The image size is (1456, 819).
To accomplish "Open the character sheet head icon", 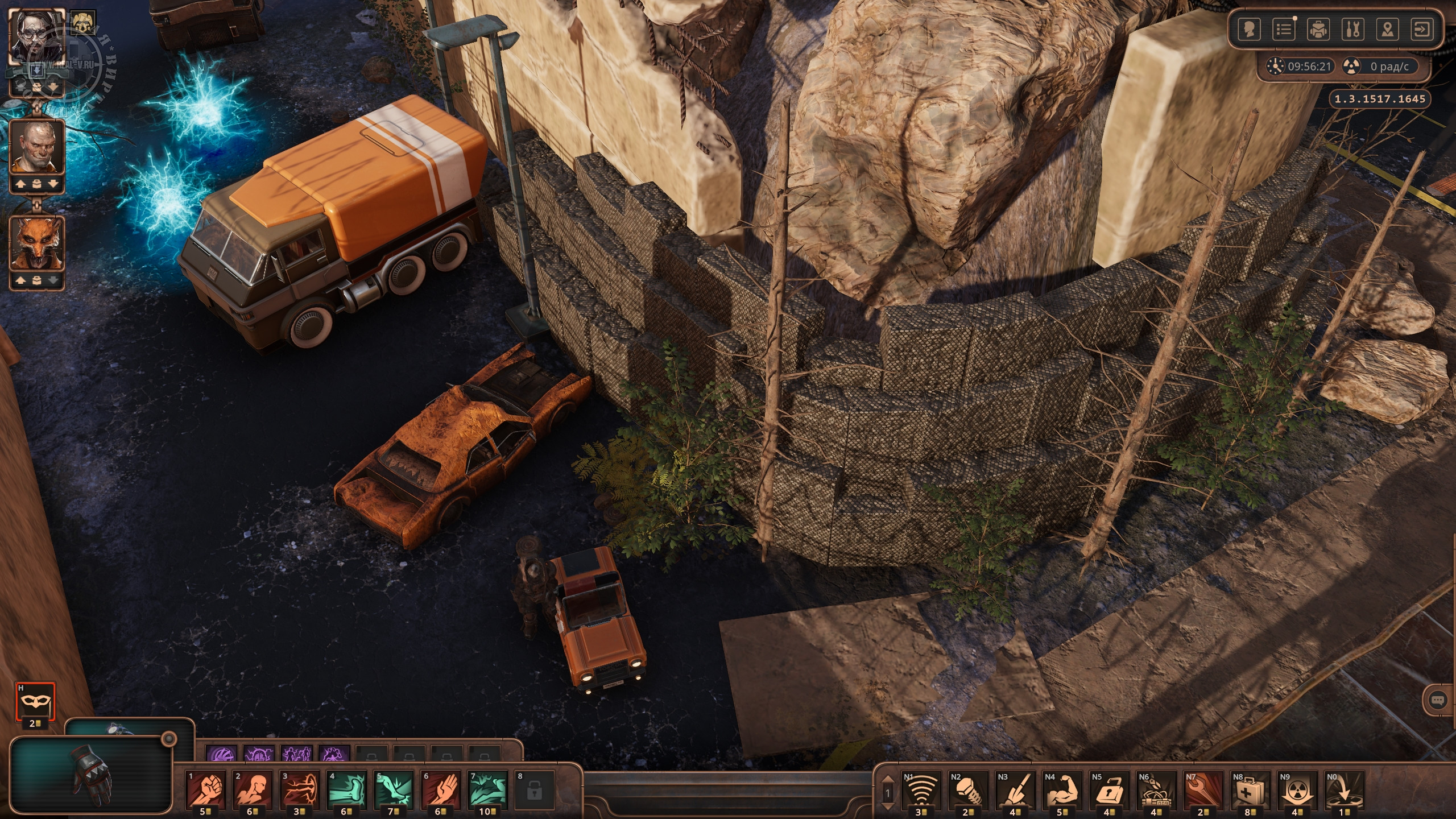I will (x=1249, y=29).
